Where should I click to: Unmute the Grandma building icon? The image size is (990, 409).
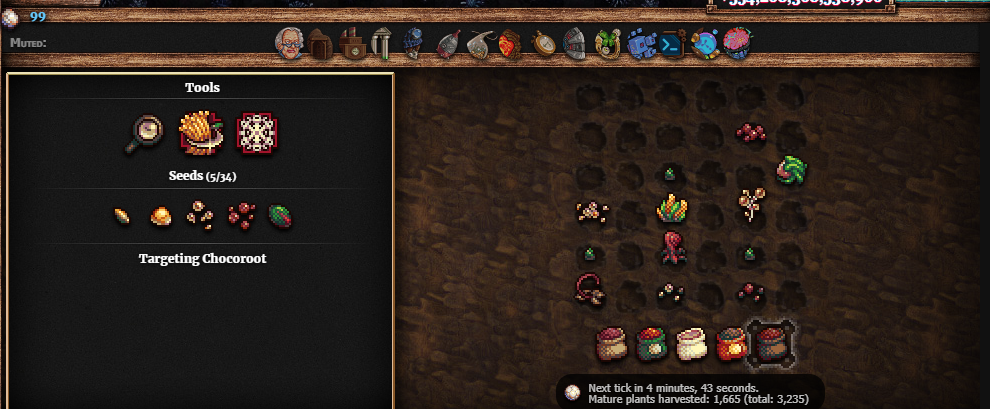(x=289, y=44)
